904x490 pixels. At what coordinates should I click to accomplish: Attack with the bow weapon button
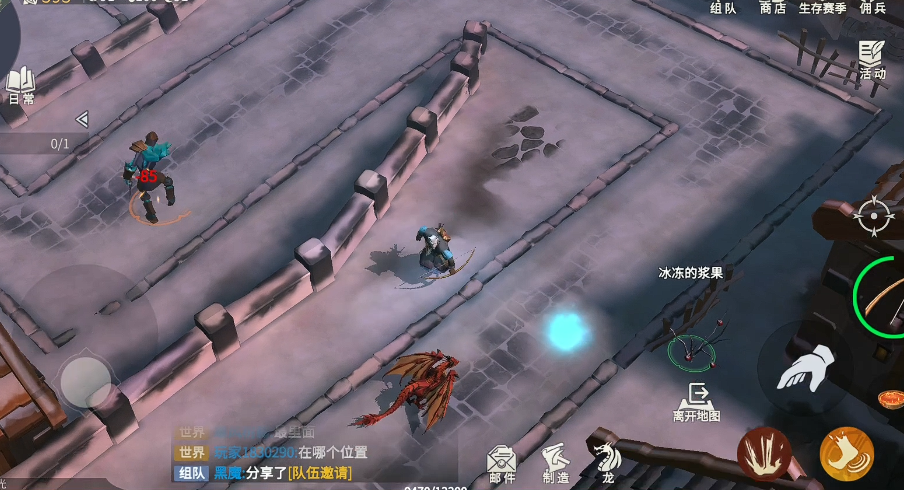(x=884, y=297)
